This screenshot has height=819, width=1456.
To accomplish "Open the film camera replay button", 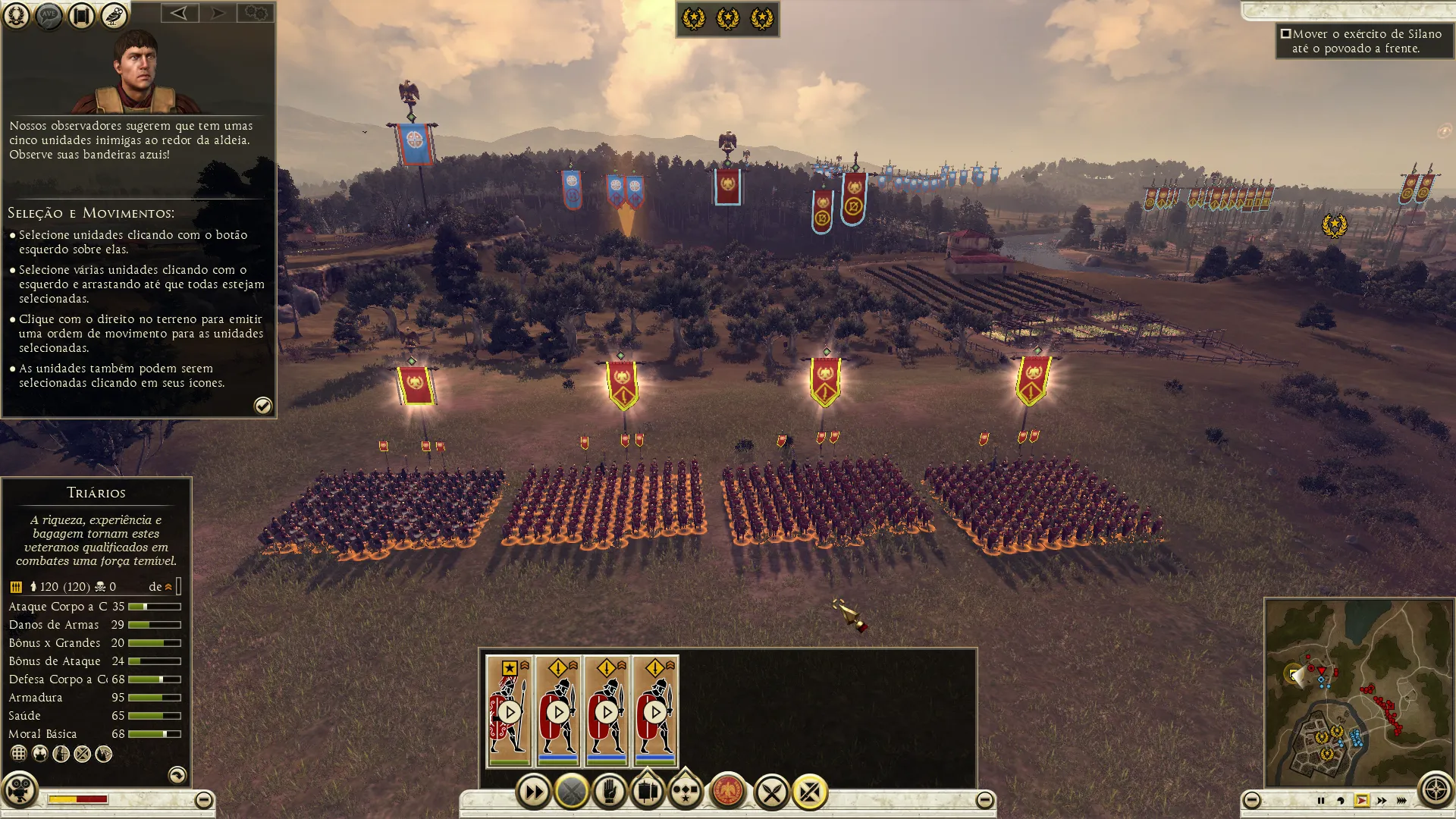I will coord(20,790).
